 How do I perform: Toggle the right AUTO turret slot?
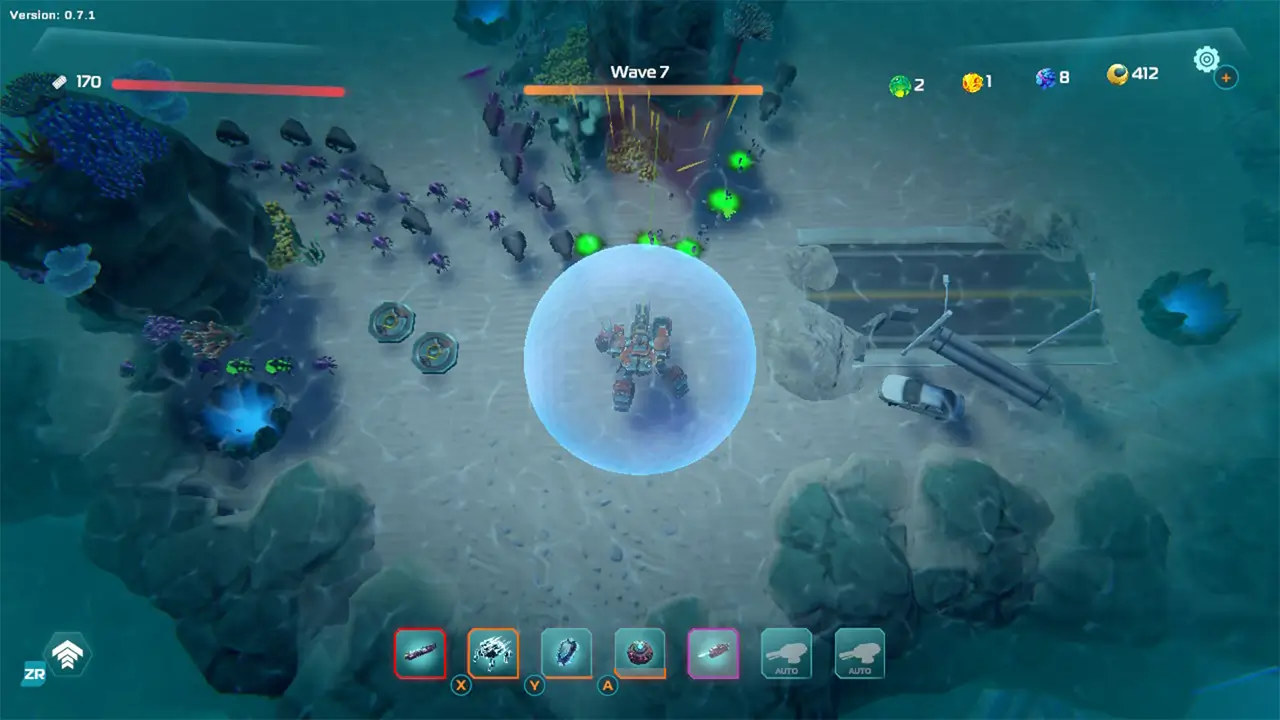859,653
